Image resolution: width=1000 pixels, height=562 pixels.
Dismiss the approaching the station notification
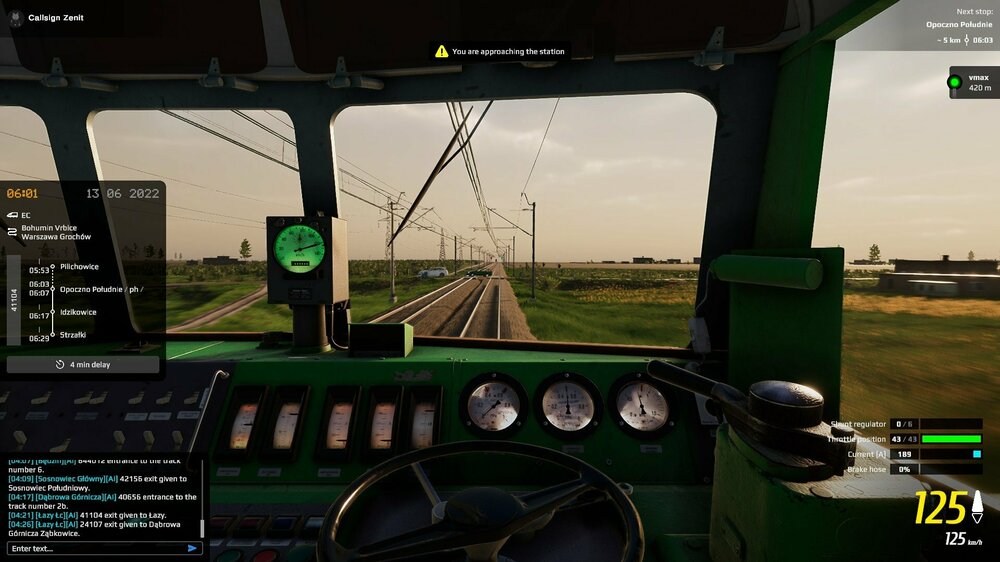click(x=499, y=51)
